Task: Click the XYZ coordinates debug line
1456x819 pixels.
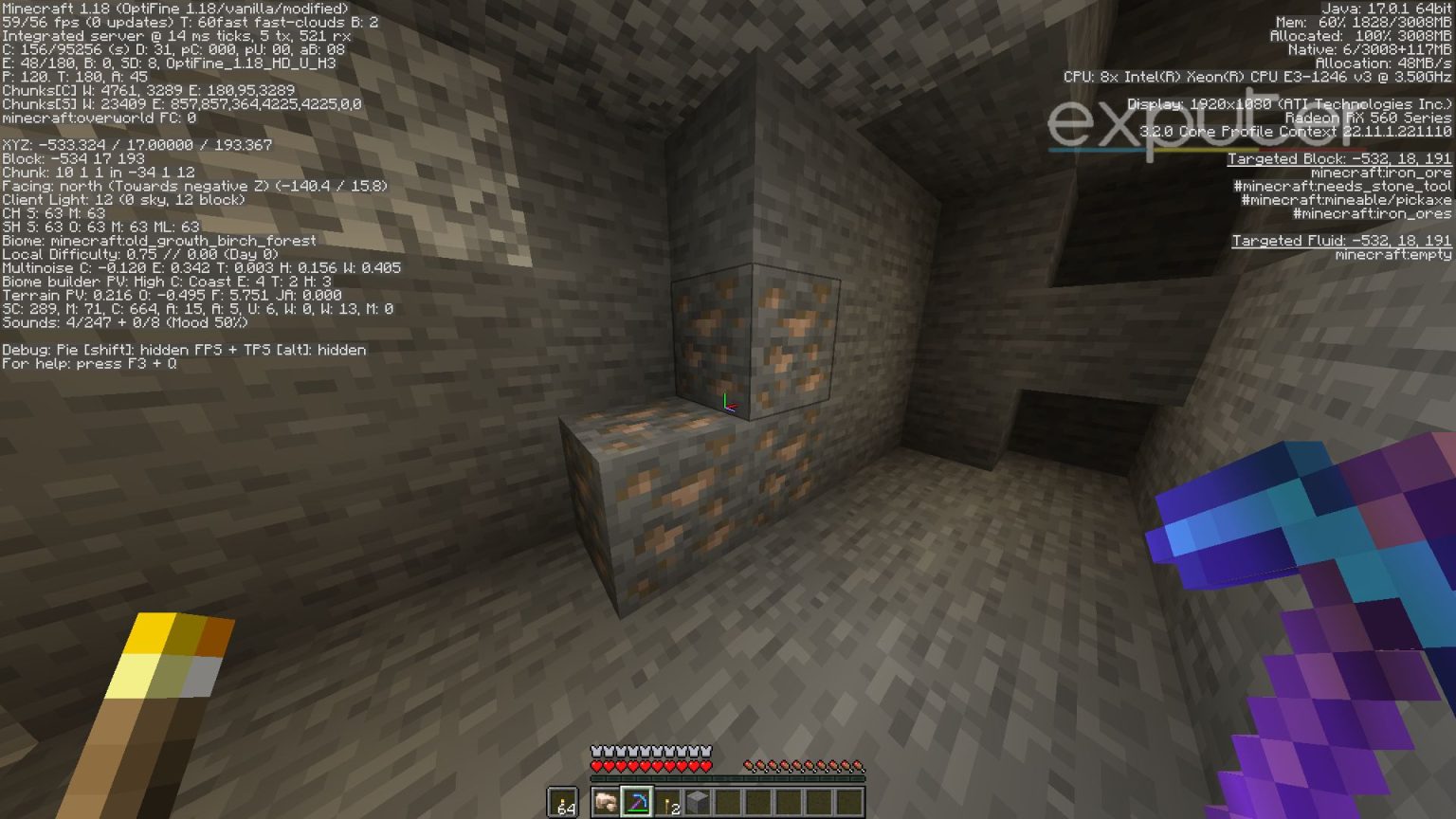Action: [x=136, y=144]
